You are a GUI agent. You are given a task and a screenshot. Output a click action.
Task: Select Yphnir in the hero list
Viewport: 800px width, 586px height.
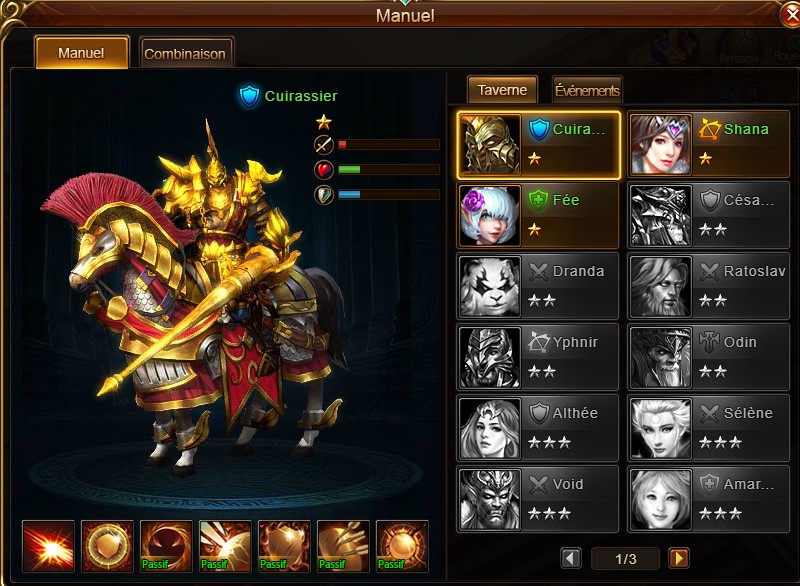click(x=539, y=357)
